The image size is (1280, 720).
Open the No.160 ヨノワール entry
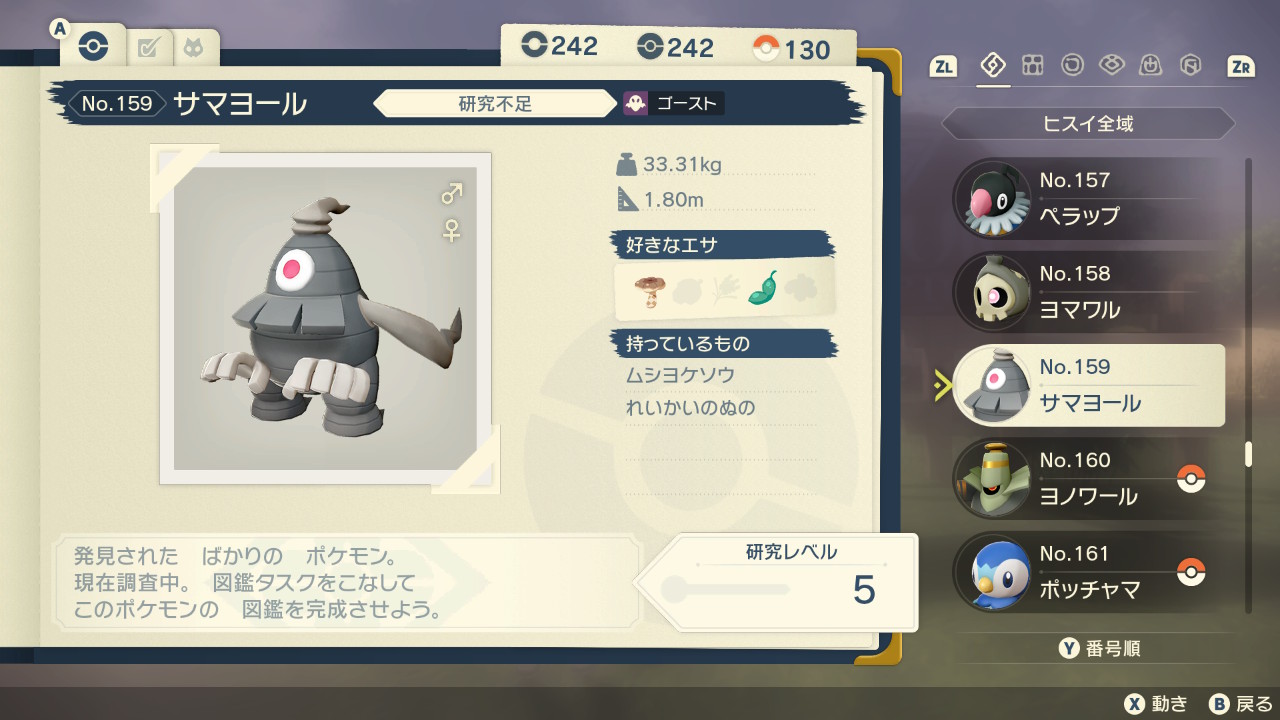(x=1088, y=478)
